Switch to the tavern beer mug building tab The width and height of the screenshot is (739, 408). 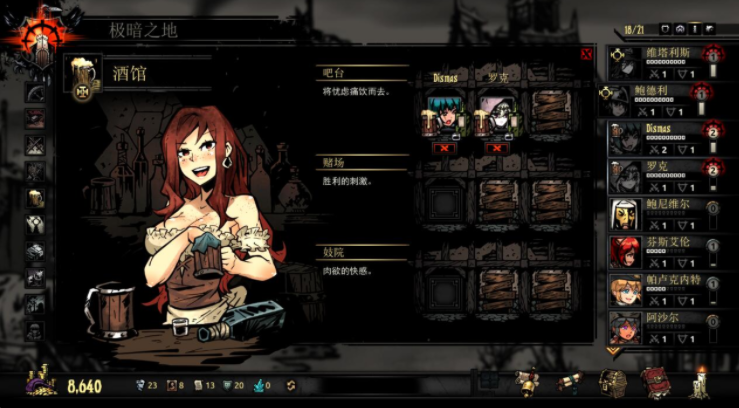(35, 198)
